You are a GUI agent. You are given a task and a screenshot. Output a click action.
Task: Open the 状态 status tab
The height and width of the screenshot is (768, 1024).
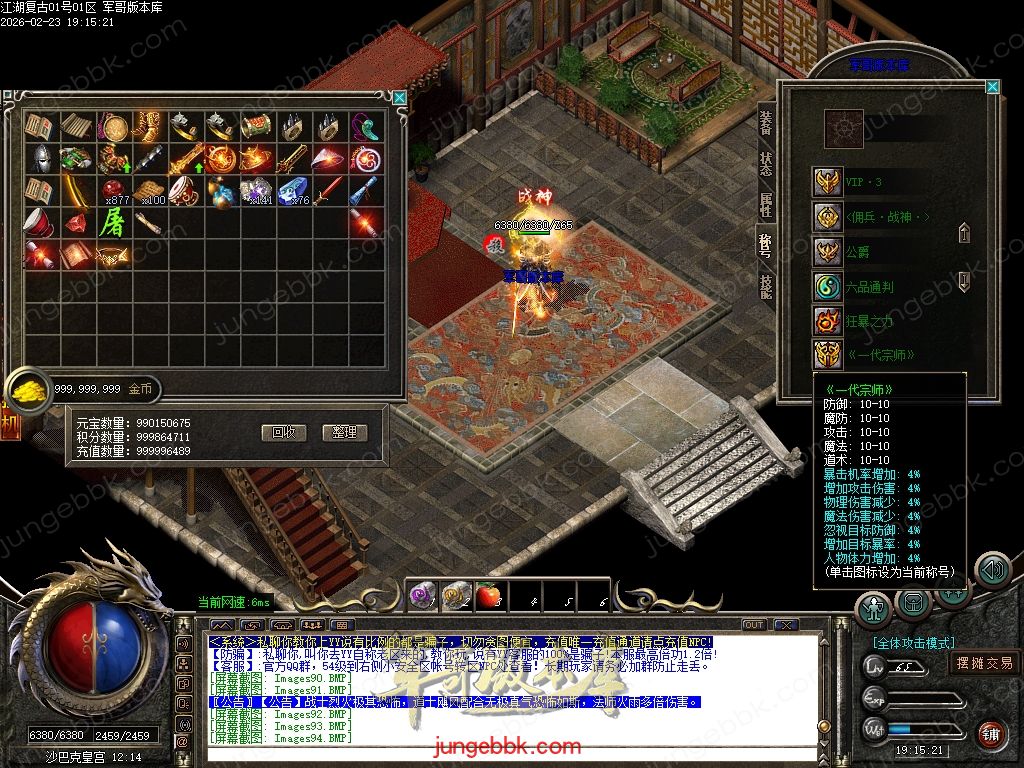[x=766, y=164]
